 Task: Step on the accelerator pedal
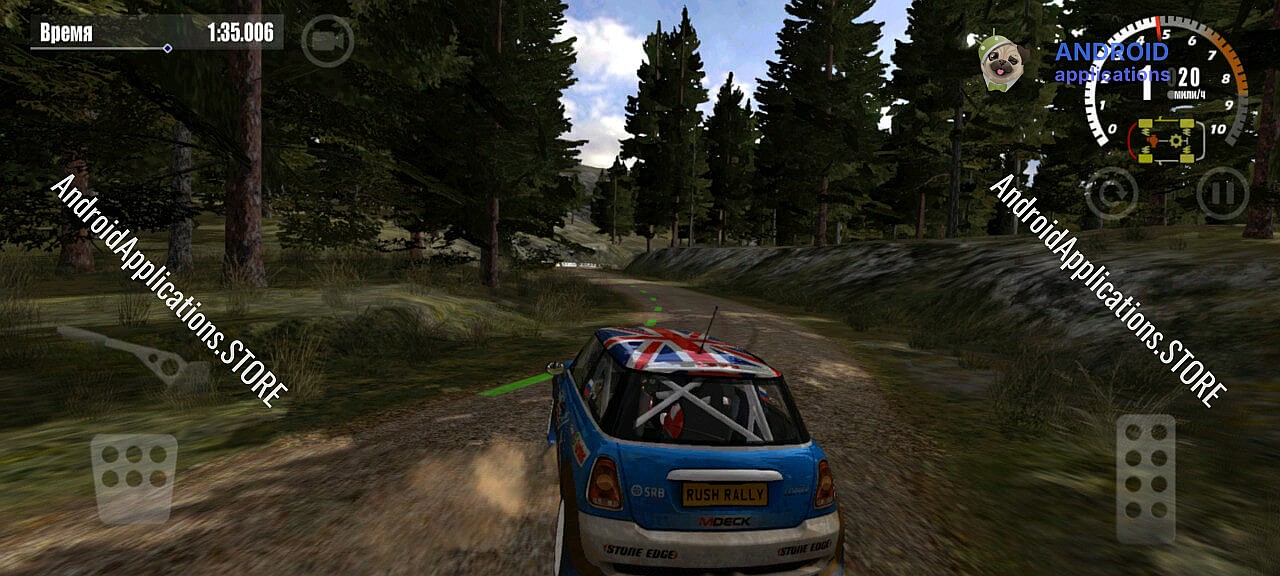pyautogui.click(x=1146, y=478)
